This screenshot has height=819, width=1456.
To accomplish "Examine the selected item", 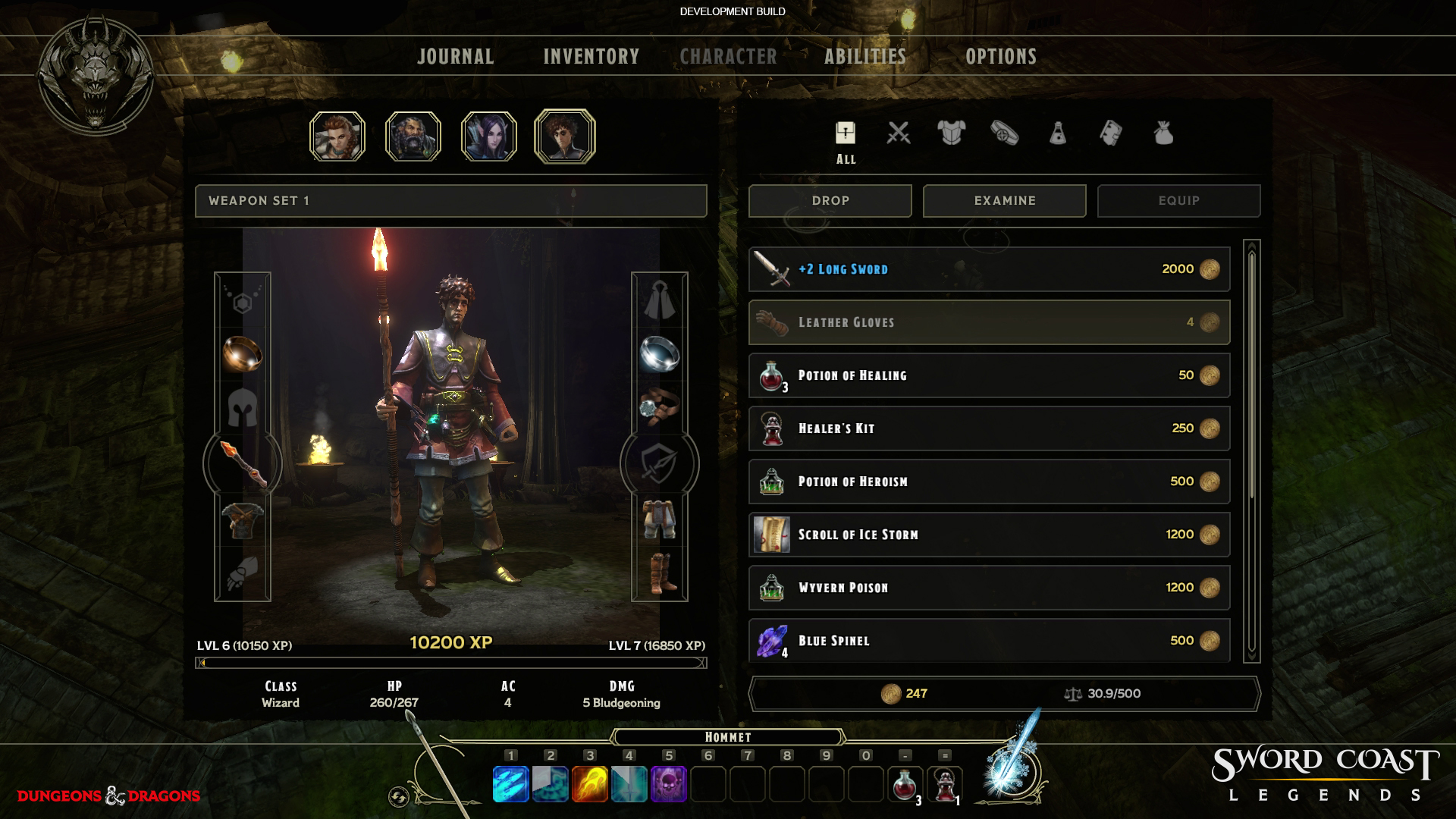I will (x=1004, y=201).
